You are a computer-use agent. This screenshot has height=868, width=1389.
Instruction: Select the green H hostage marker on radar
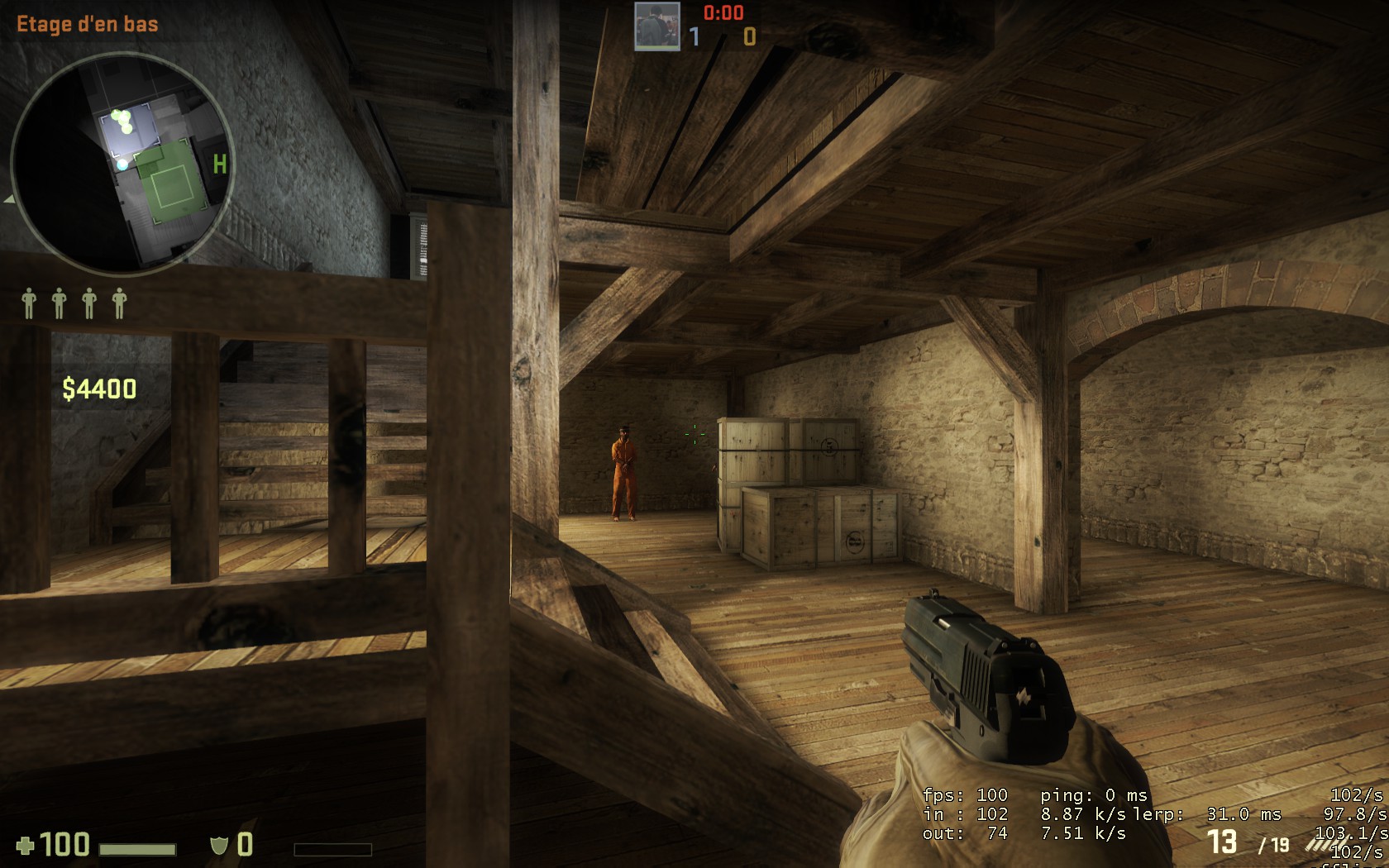click(220, 165)
